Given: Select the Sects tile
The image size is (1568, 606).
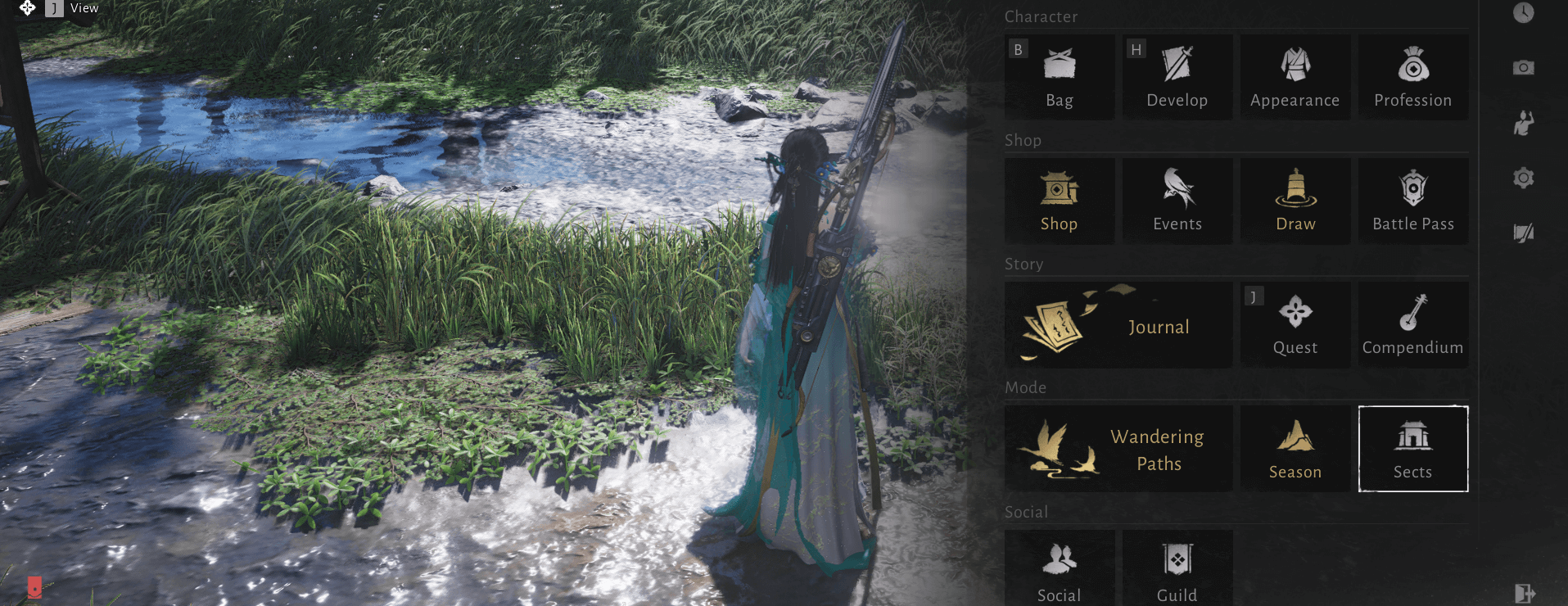Looking at the screenshot, I should click(x=1412, y=449).
